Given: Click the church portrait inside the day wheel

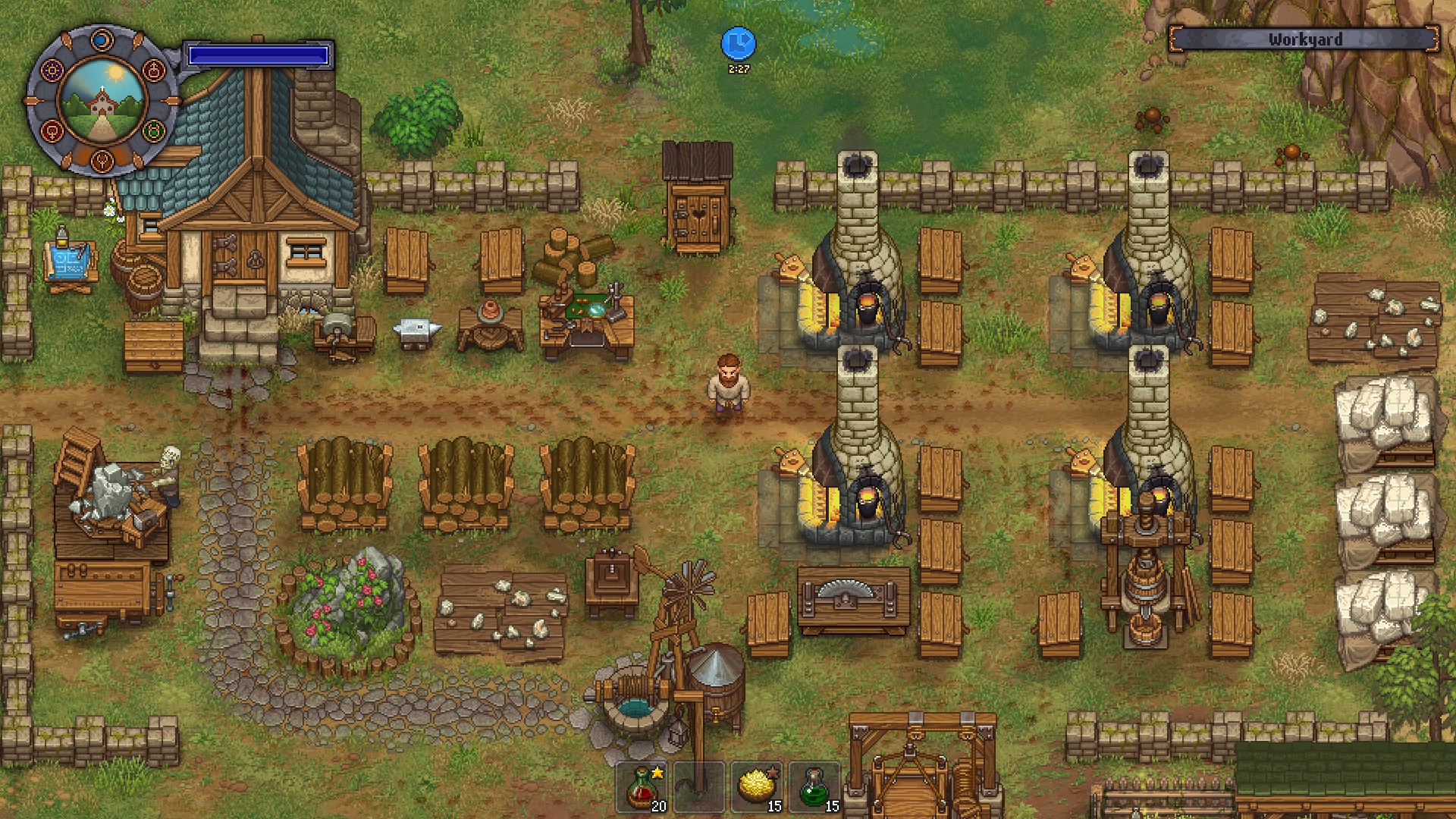Looking at the screenshot, I should (x=102, y=101).
